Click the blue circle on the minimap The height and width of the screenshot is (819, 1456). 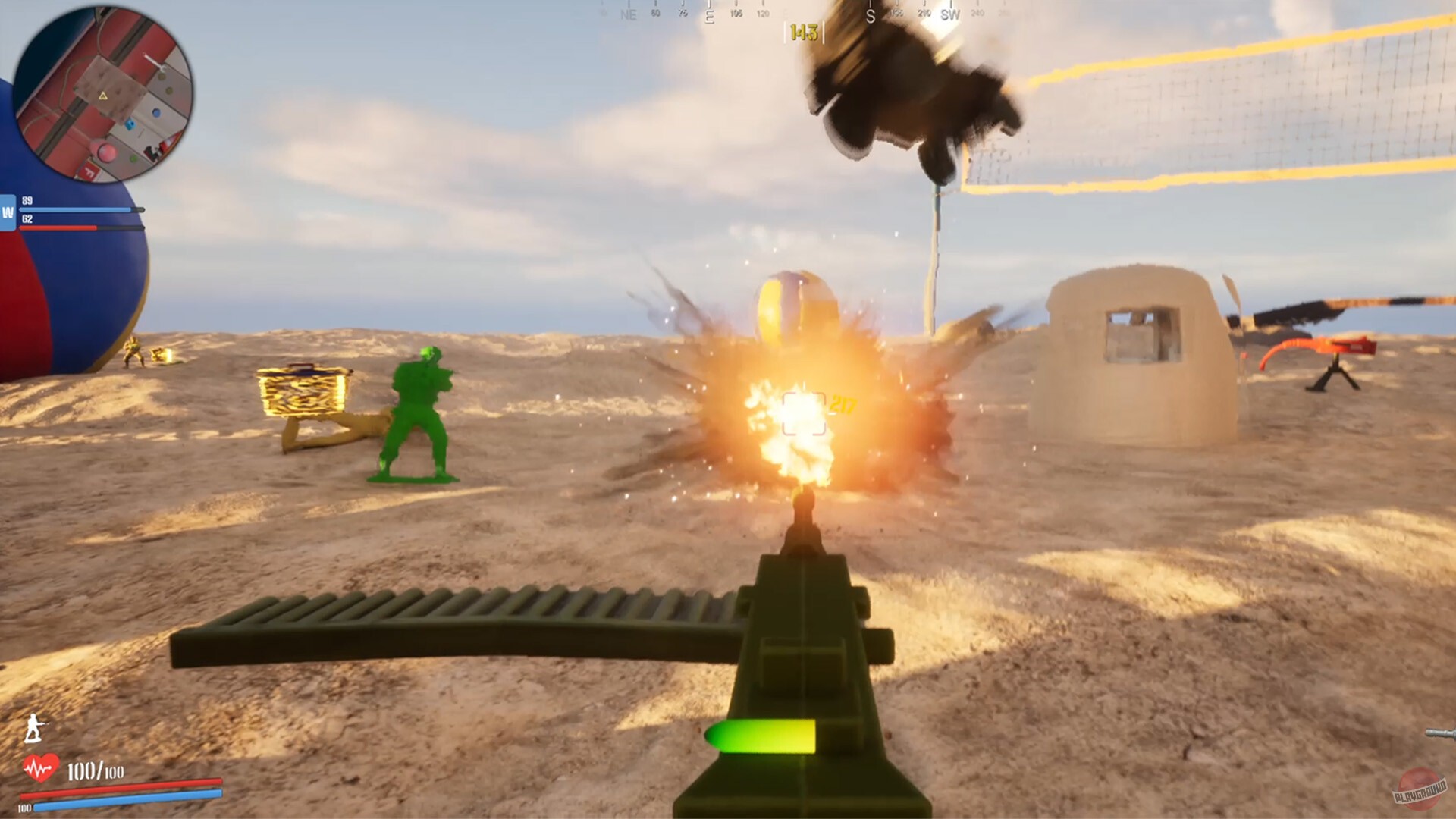pyautogui.click(x=155, y=112)
